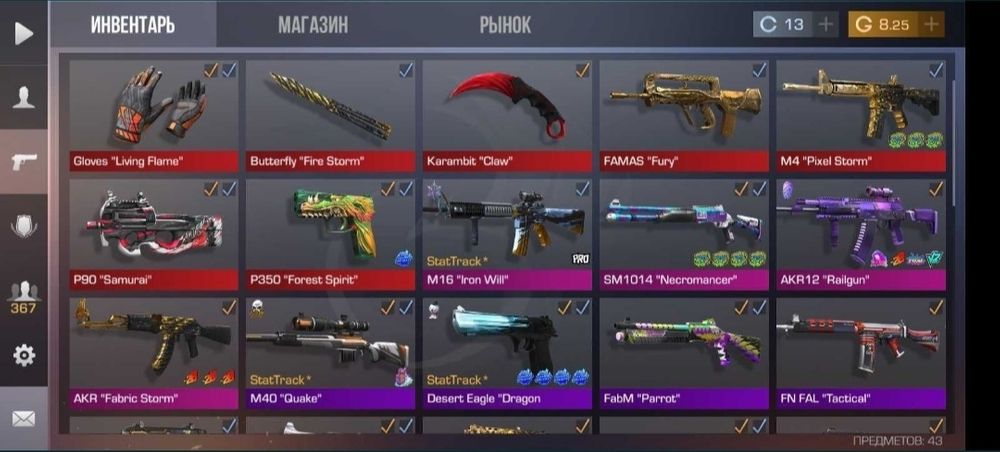Screen dimensions: 1000x452
Task: Select the ИНВЕНТАРЬ tab
Action: click(x=133, y=26)
